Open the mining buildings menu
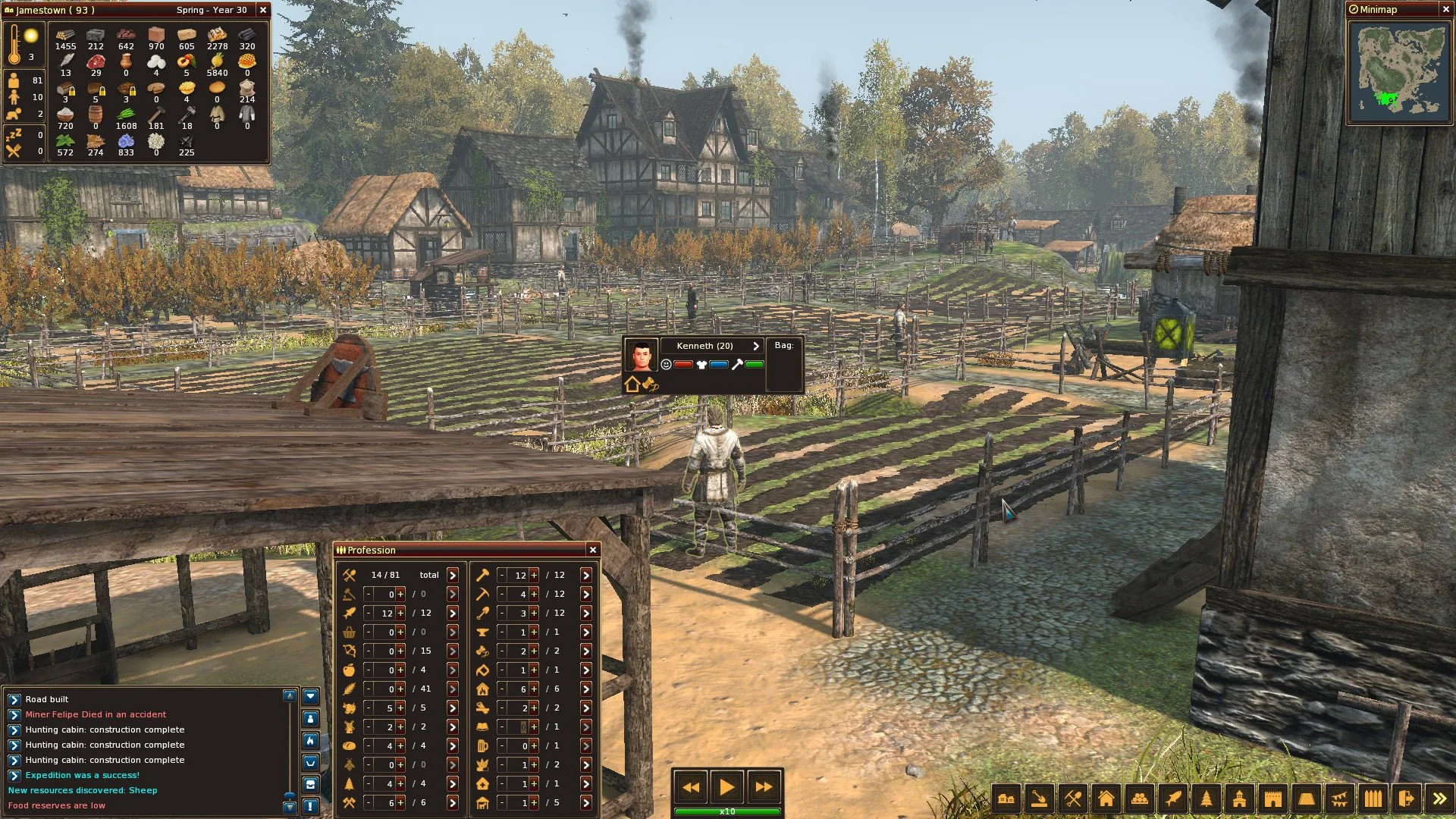The height and width of the screenshot is (819, 1456). pyautogui.click(x=1072, y=798)
